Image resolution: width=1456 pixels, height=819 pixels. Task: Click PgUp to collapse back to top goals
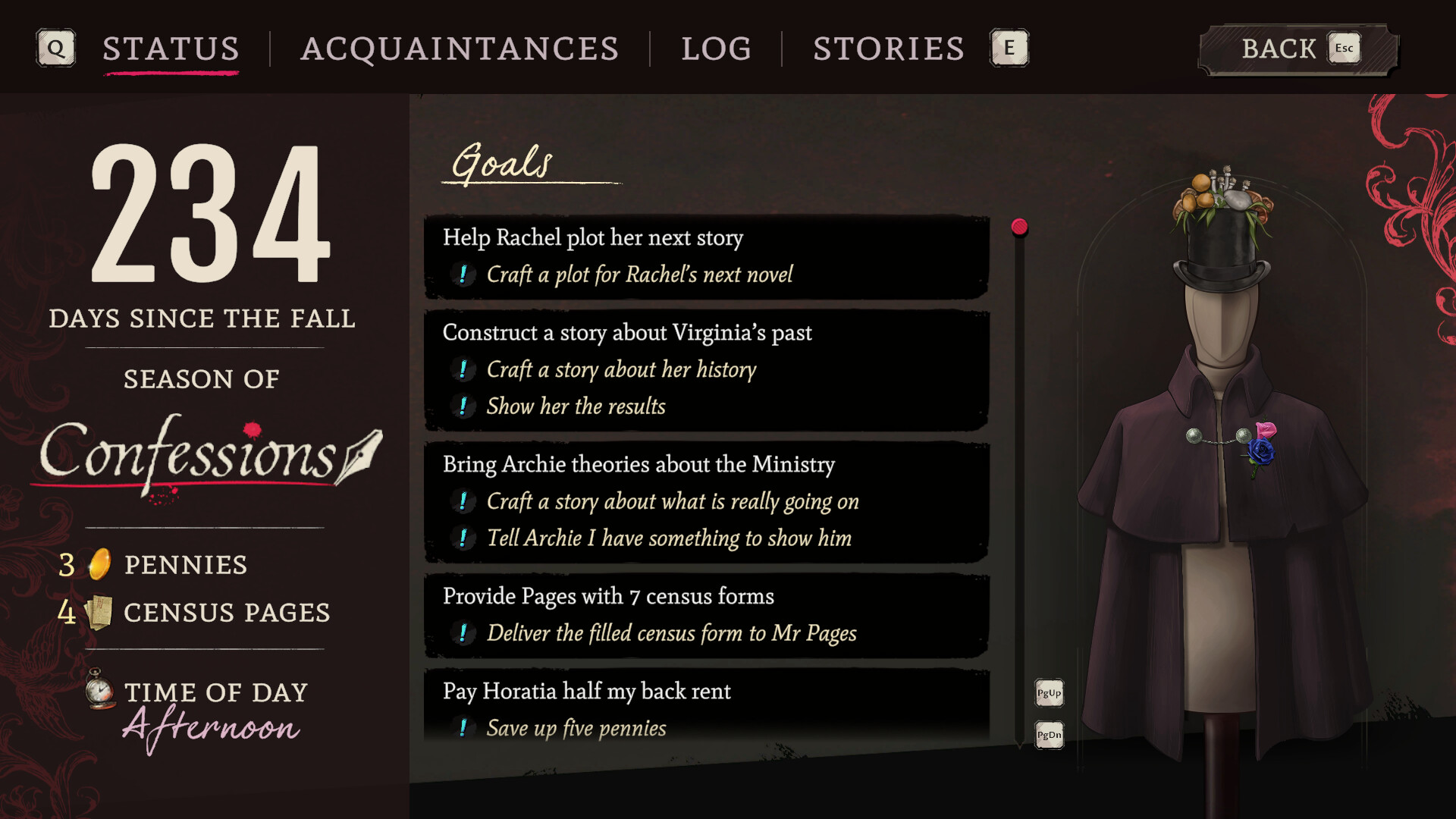point(1048,693)
